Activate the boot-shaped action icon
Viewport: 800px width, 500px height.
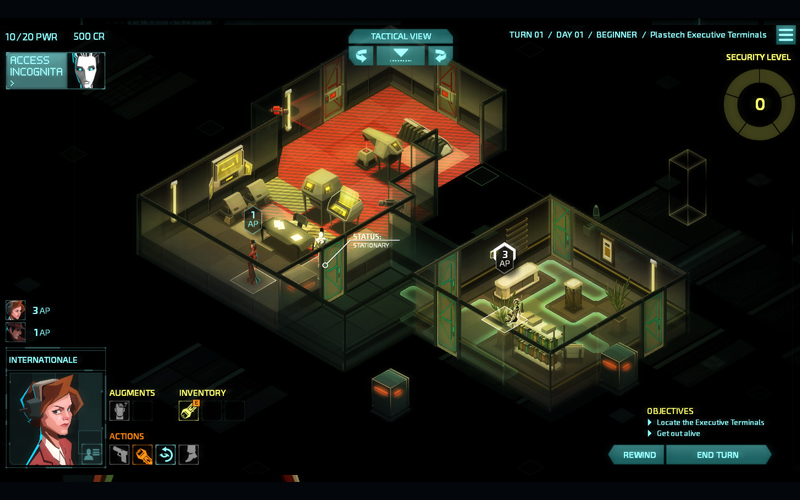point(189,455)
